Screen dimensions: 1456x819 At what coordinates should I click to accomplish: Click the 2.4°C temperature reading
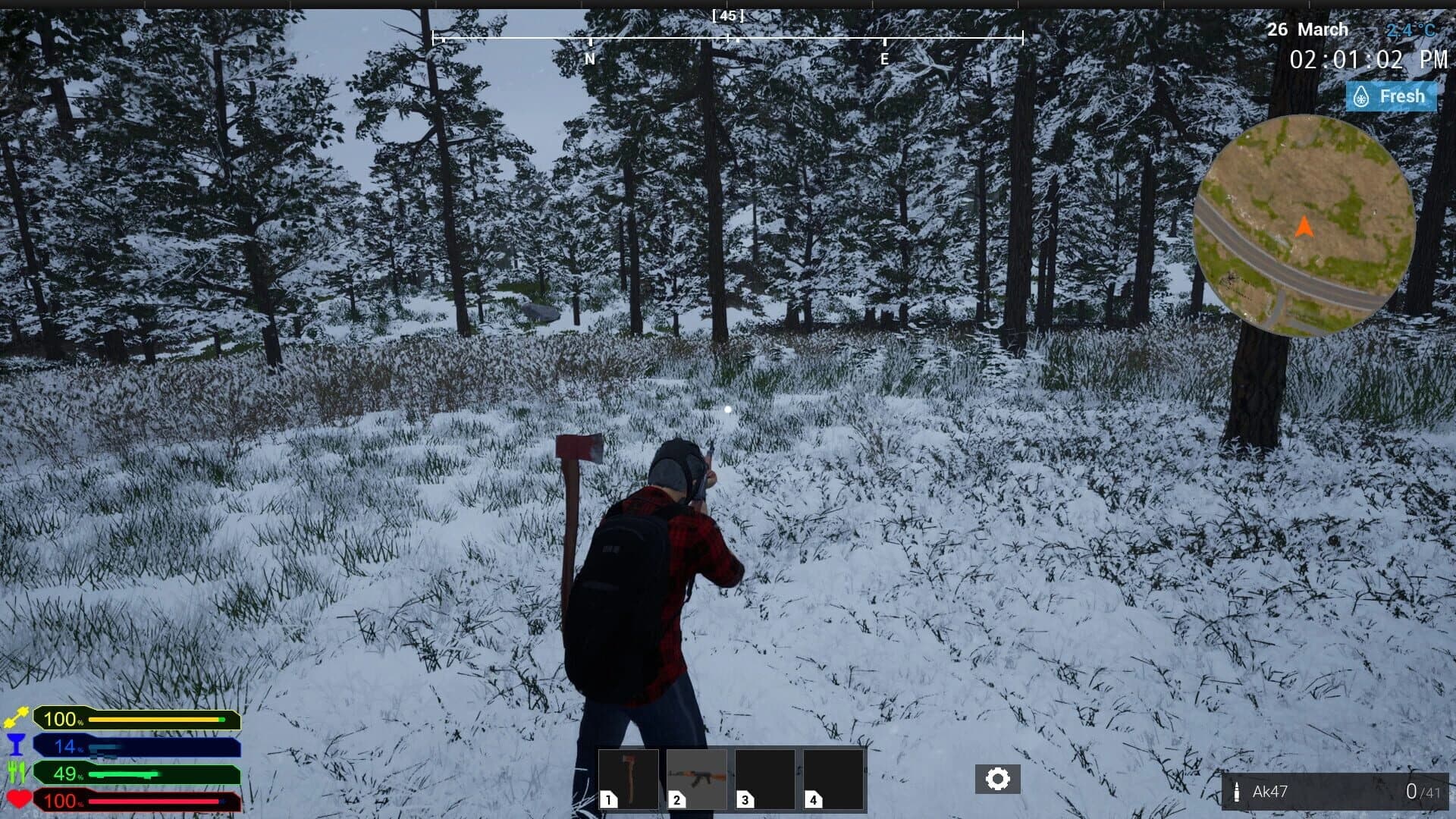coord(1410,30)
